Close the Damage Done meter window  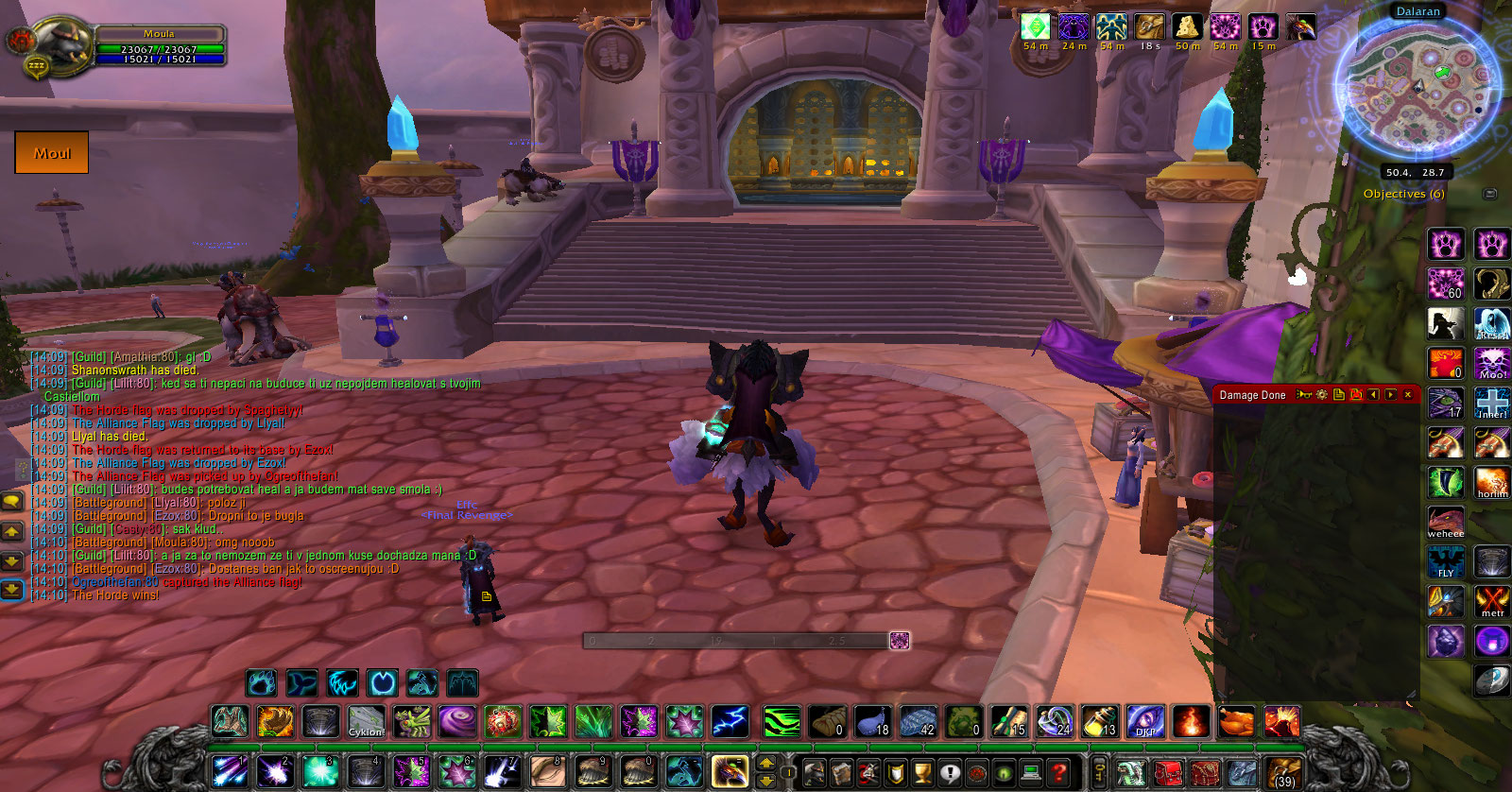pos(1408,395)
